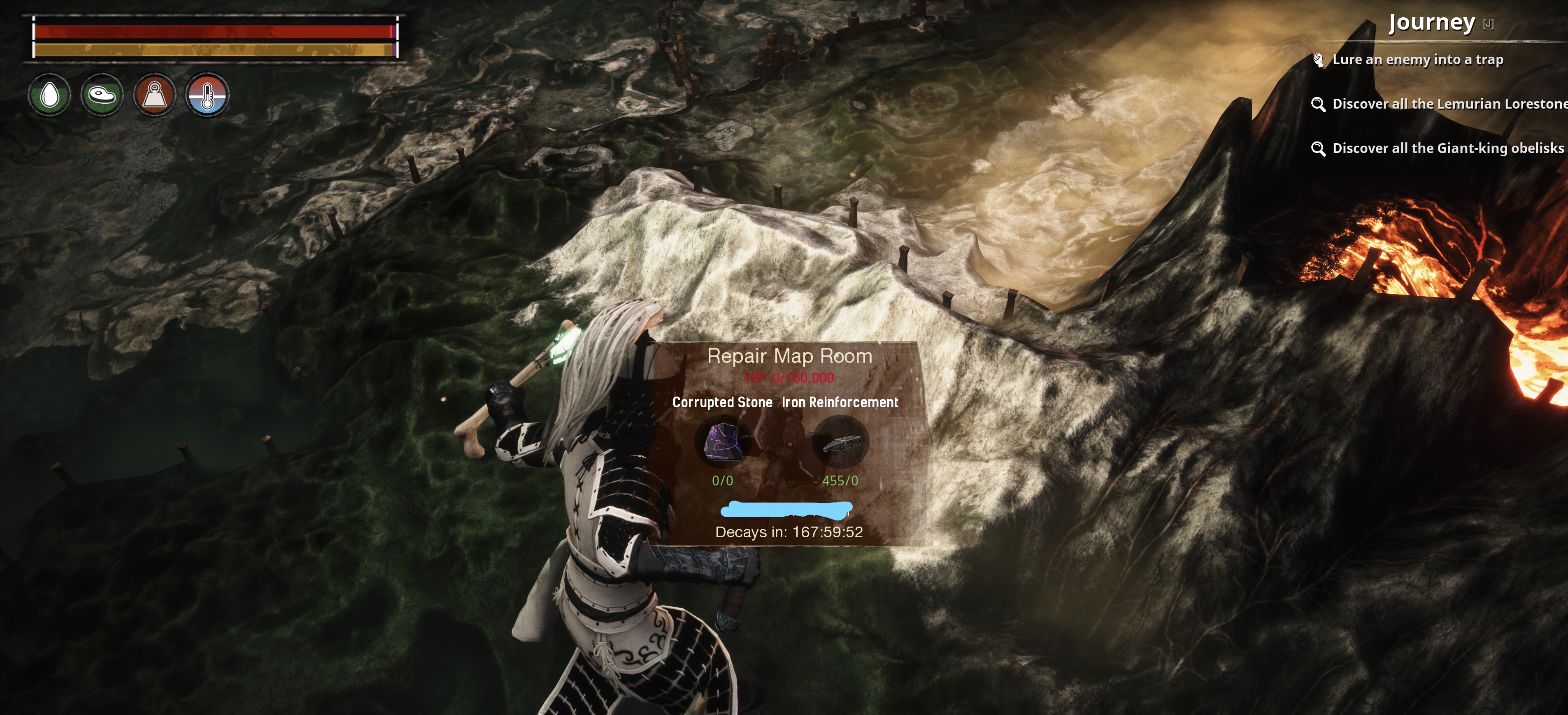Select the 'Lure an enemy into a trap' objective

coord(1417,60)
